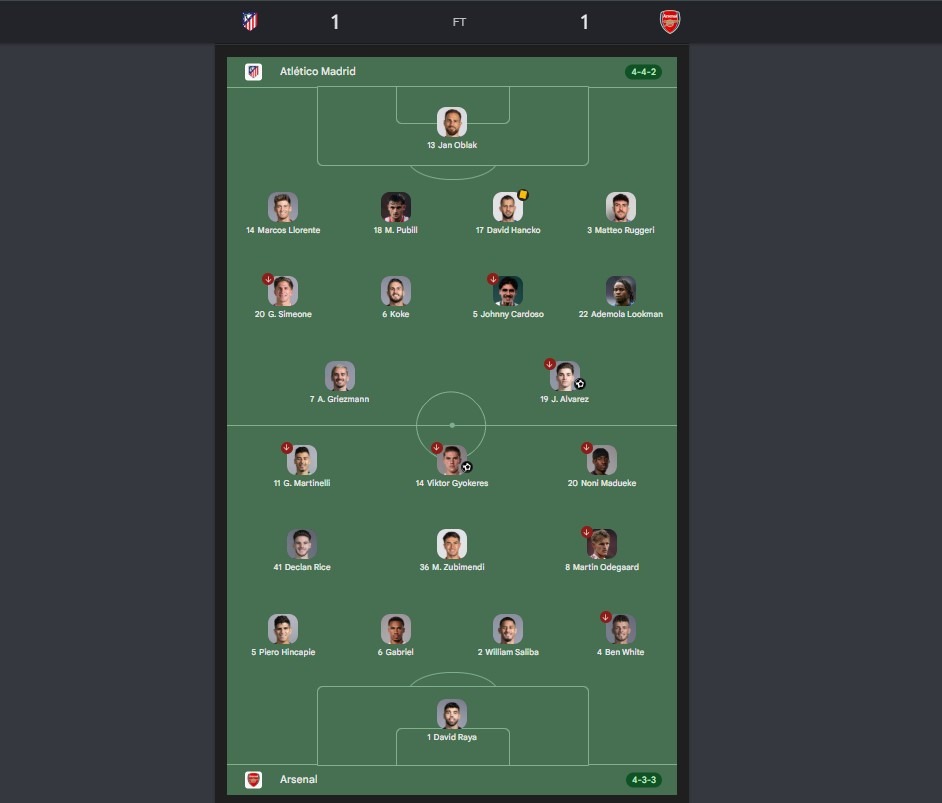
Task: Select goalkeeper Jan Oblak's portrait
Action: point(452,123)
